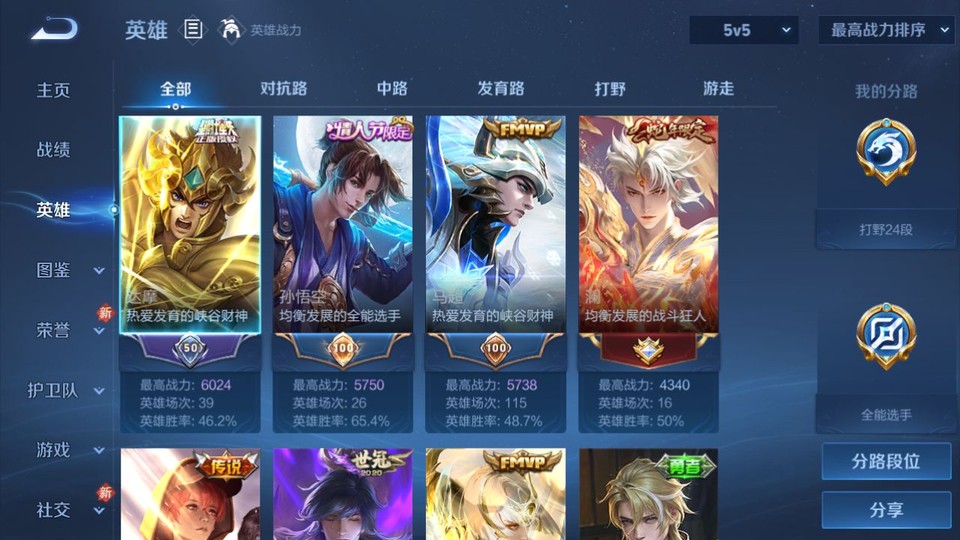Open the 战绩 sidebar menu entry
The width and height of the screenshot is (960, 540).
pyautogui.click(x=54, y=150)
